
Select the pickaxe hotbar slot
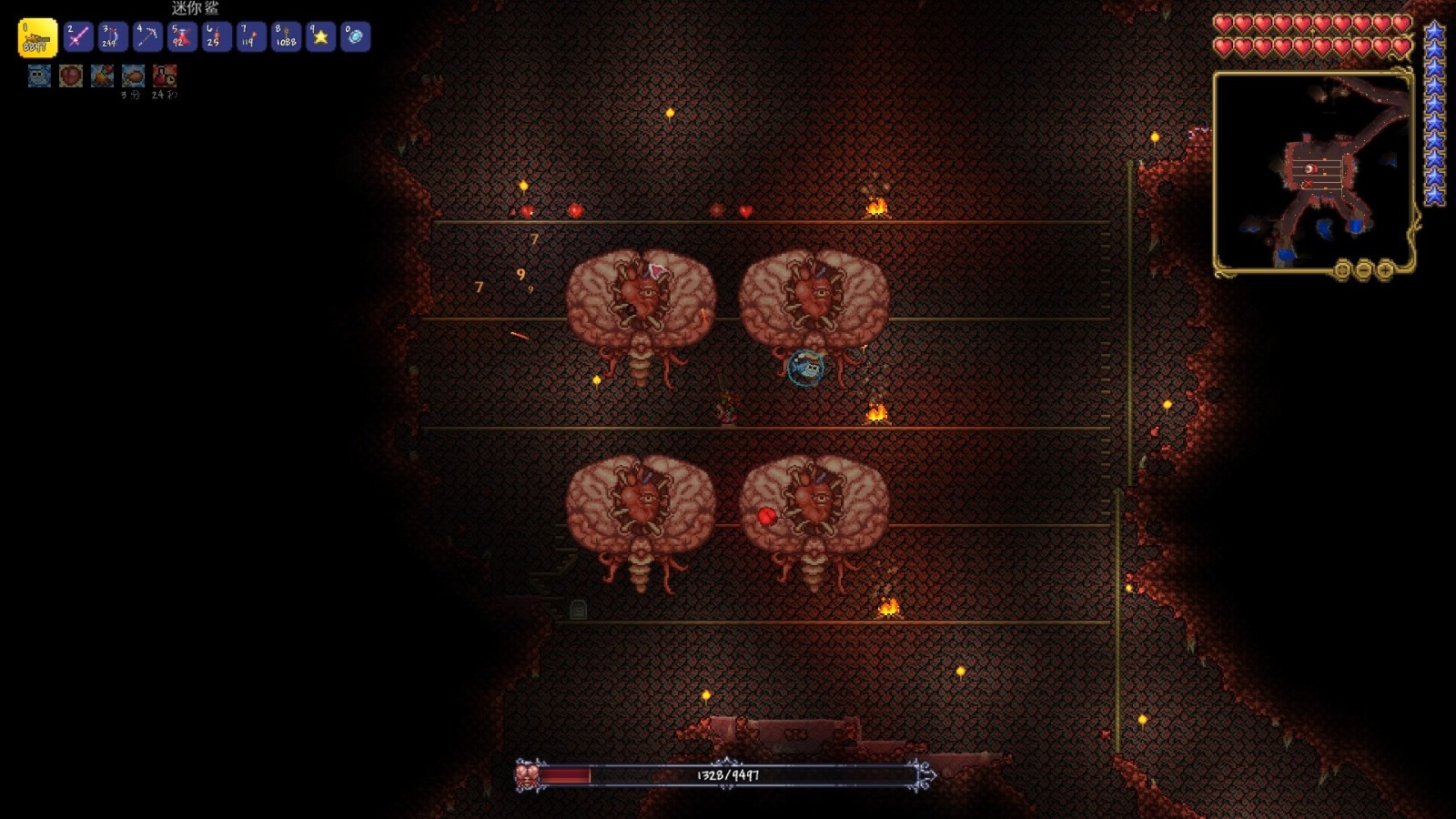pos(147,37)
